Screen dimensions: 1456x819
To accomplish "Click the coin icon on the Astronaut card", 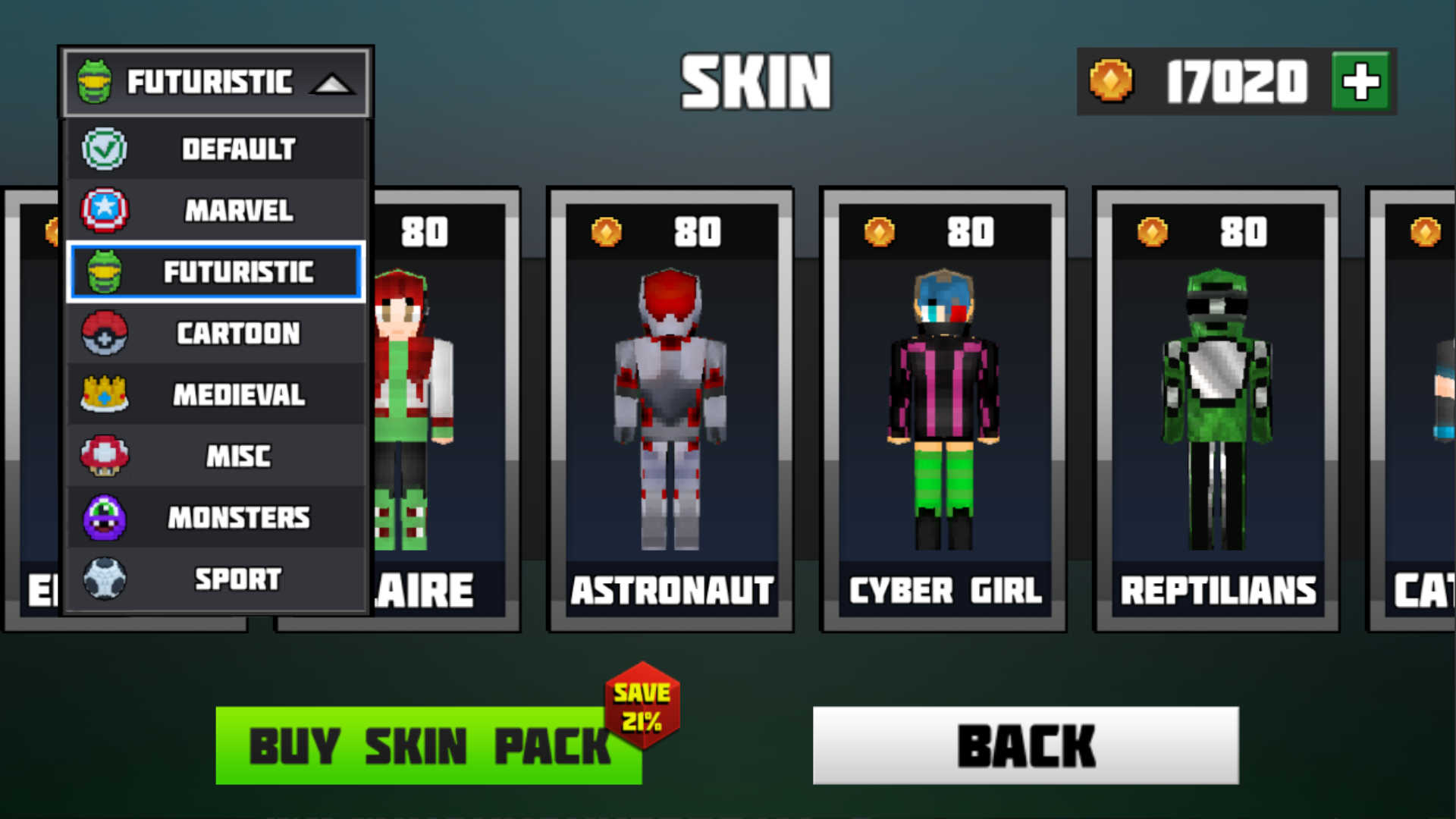I will [x=607, y=233].
